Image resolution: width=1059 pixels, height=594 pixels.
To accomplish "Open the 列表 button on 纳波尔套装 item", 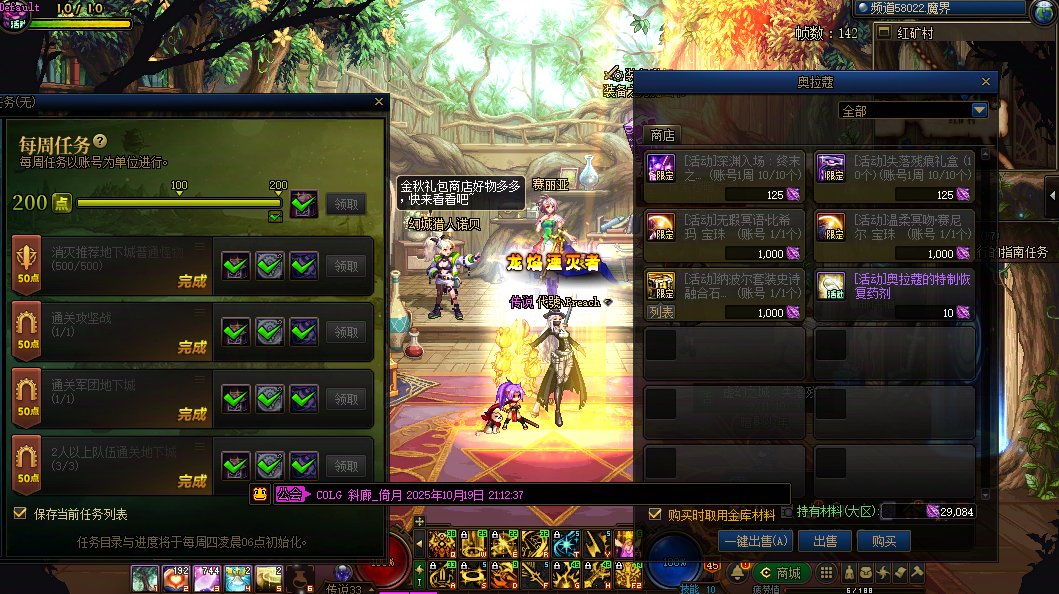I will 660,313.
